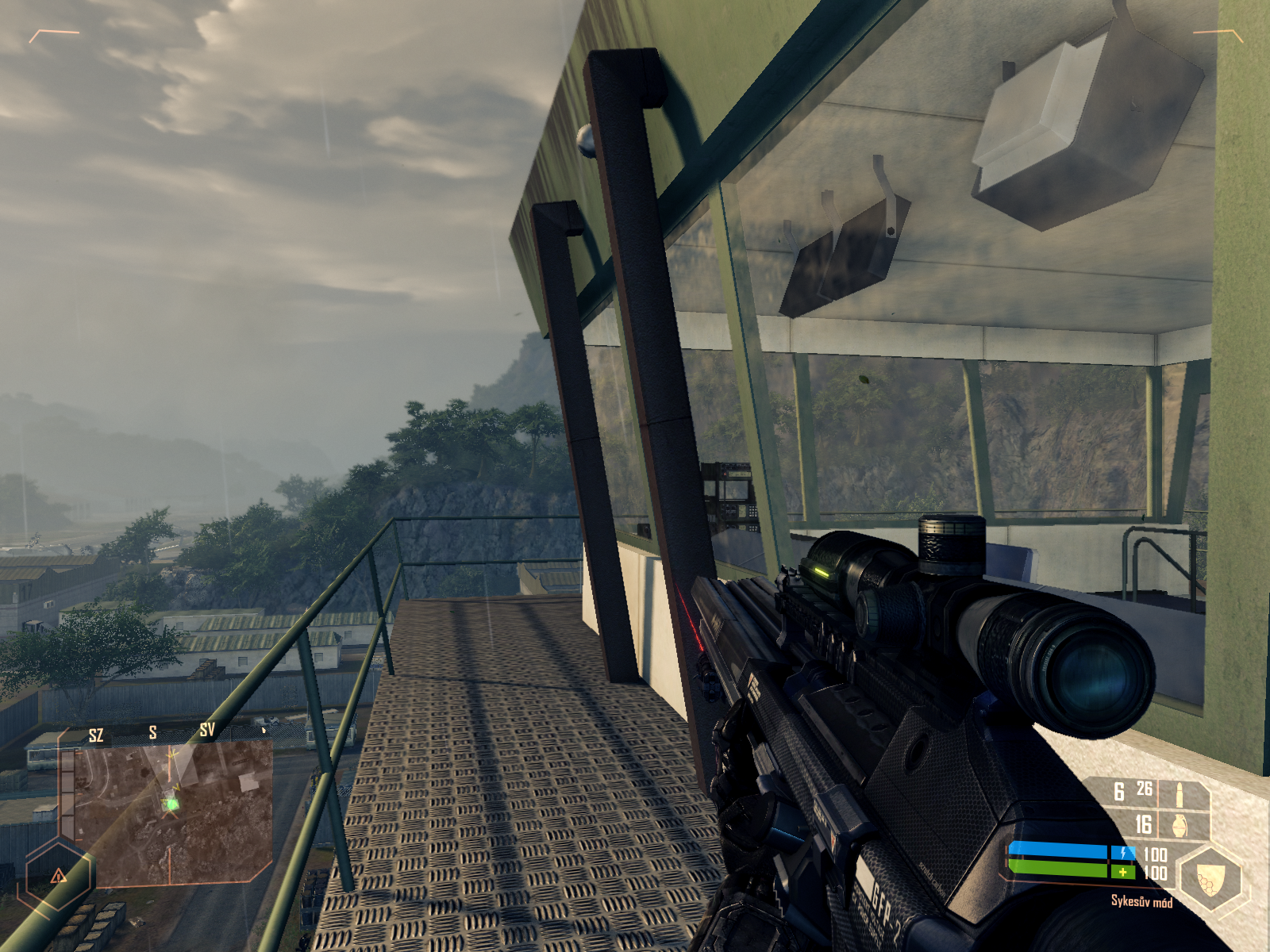
Task: Choose the grenade icon
Action: coord(1180,826)
